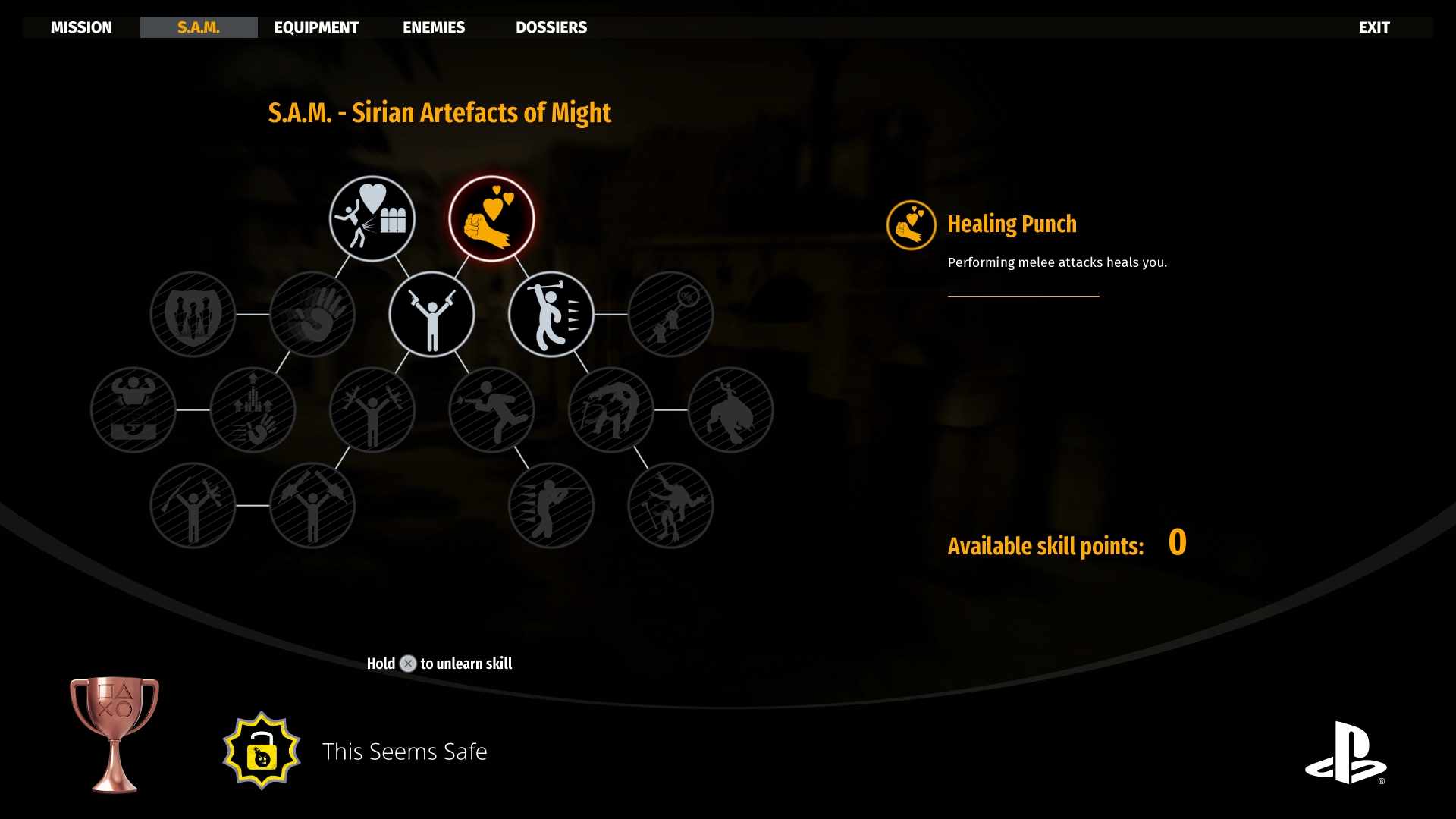Select the medkit strongman skill on the far left

(x=133, y=409)
